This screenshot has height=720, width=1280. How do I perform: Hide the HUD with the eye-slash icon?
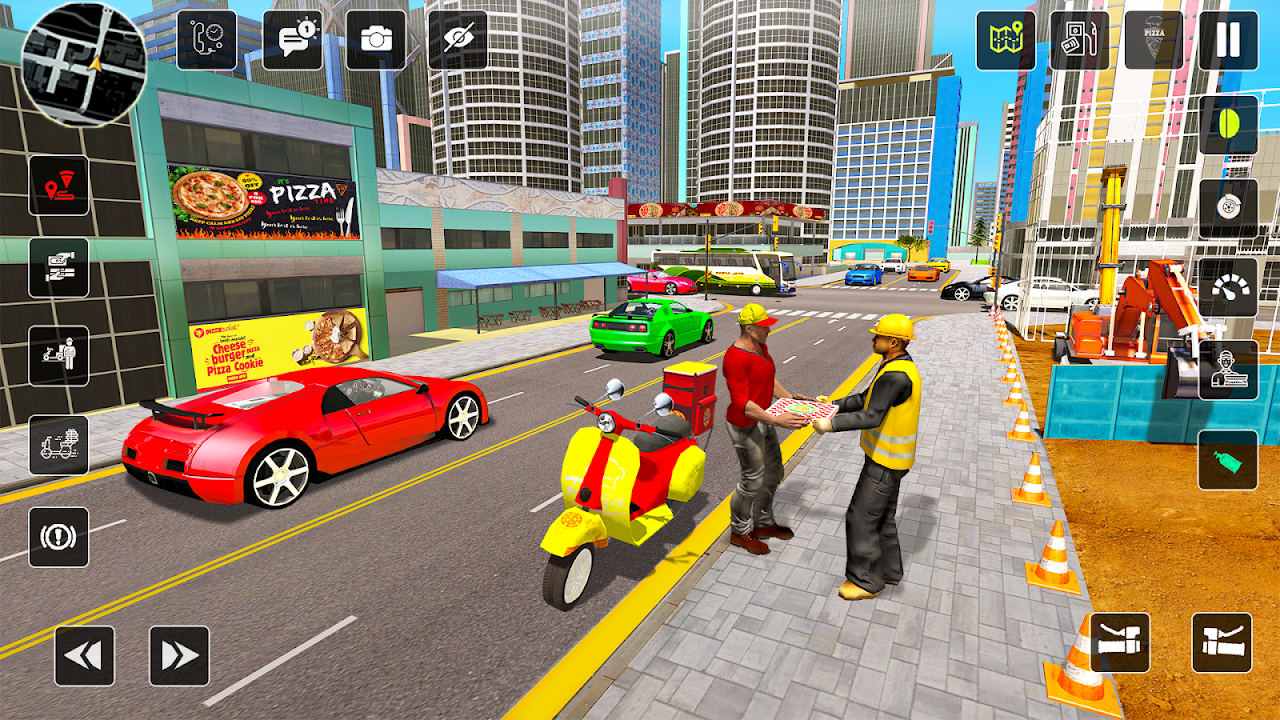tap(458, 40)
